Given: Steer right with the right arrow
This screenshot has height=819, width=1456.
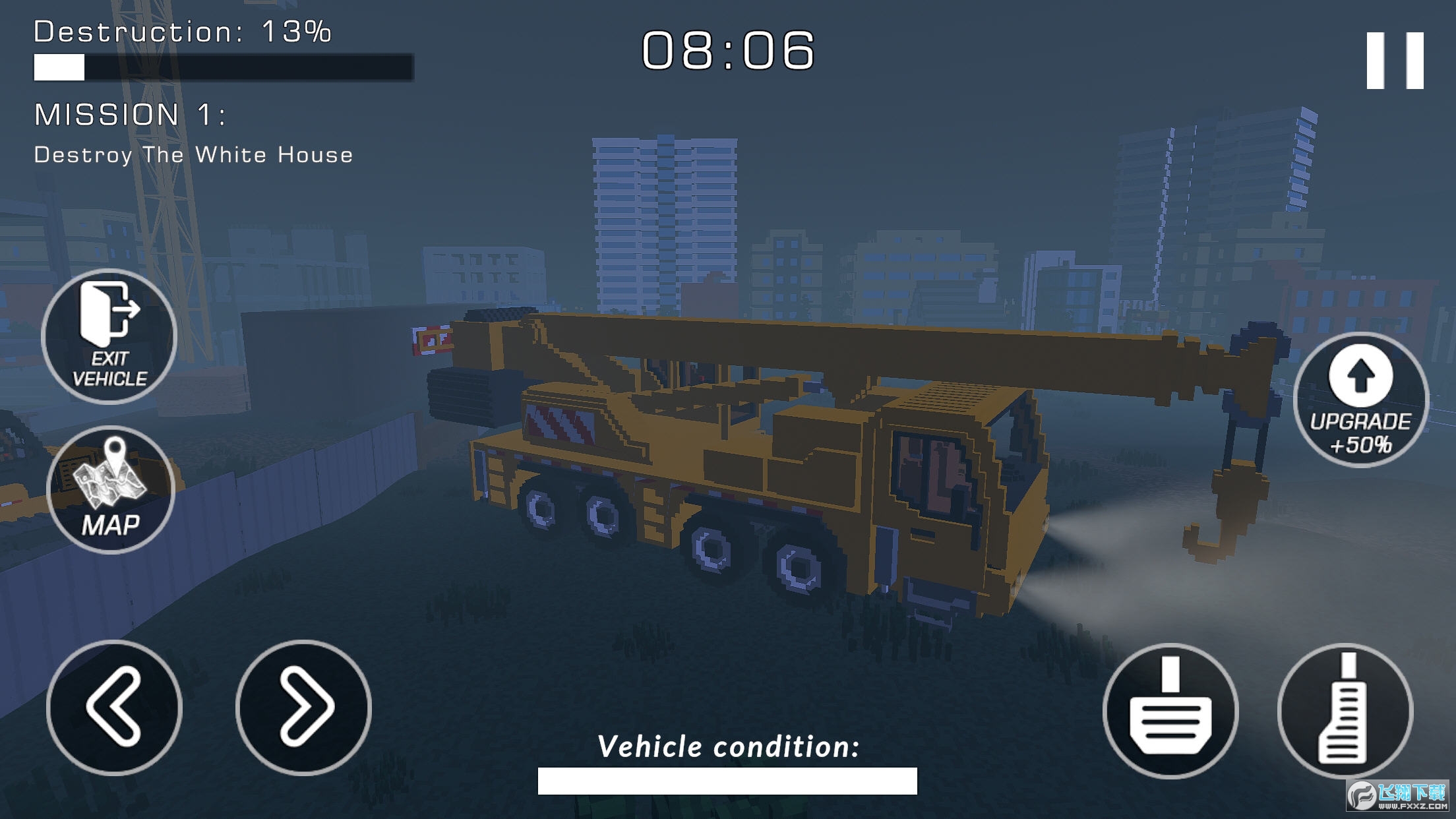Looking at the screenshot, I should point(303,707).
